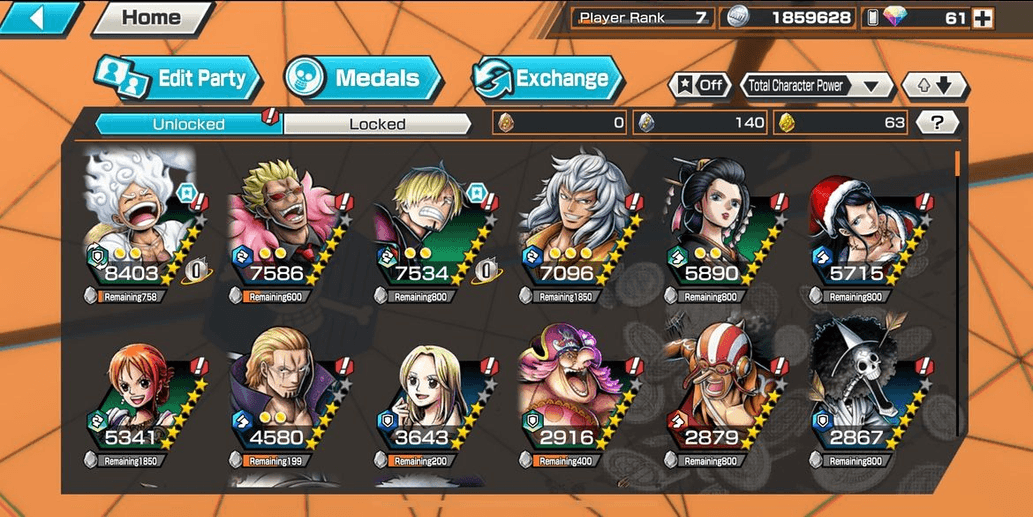Viewport: 1033px width, 517px height.
Task: Switch to the Unlocked characters tab
Action: click(188, 124)
